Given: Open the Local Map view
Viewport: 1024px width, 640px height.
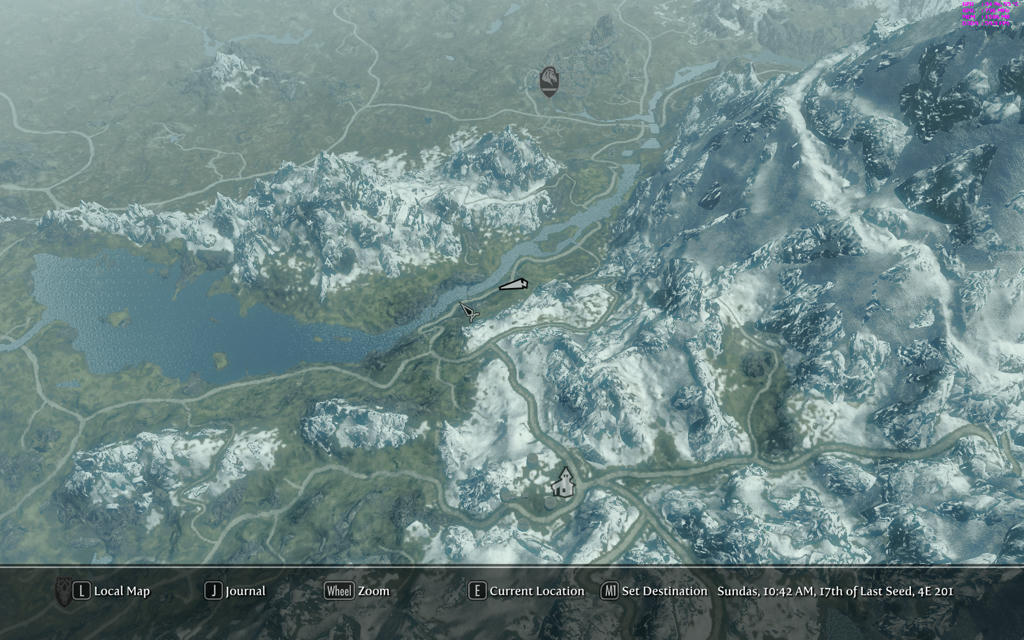Looking at the screenshot, I should pyautogui.click(x=112, y=591).
